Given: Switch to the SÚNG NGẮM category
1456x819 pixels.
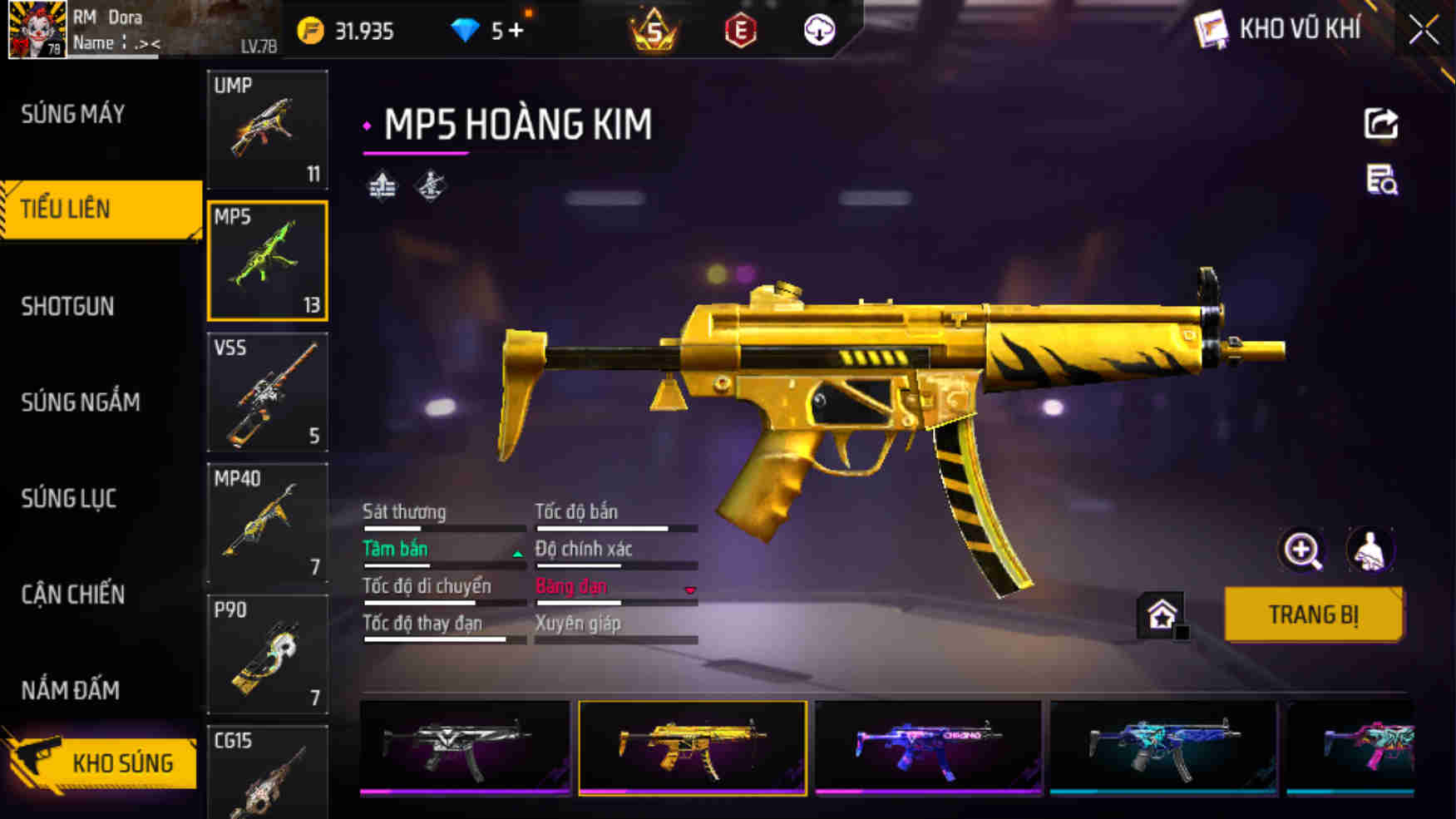Looking at the screenshot, I should (81, 402).
